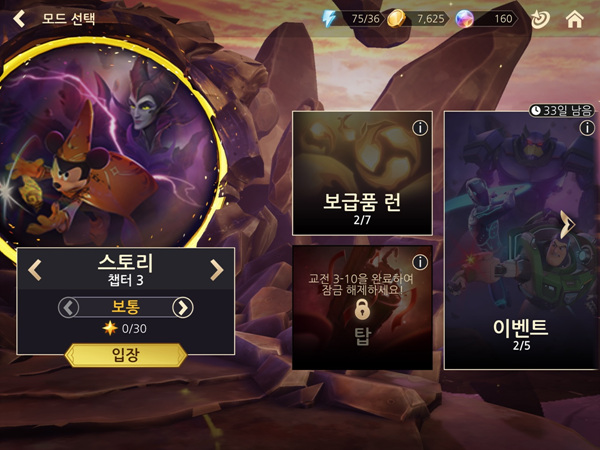The width and height of the screenshot is (600, 450).
Task: Show info for 보급품 런
Action: point(420,127)
